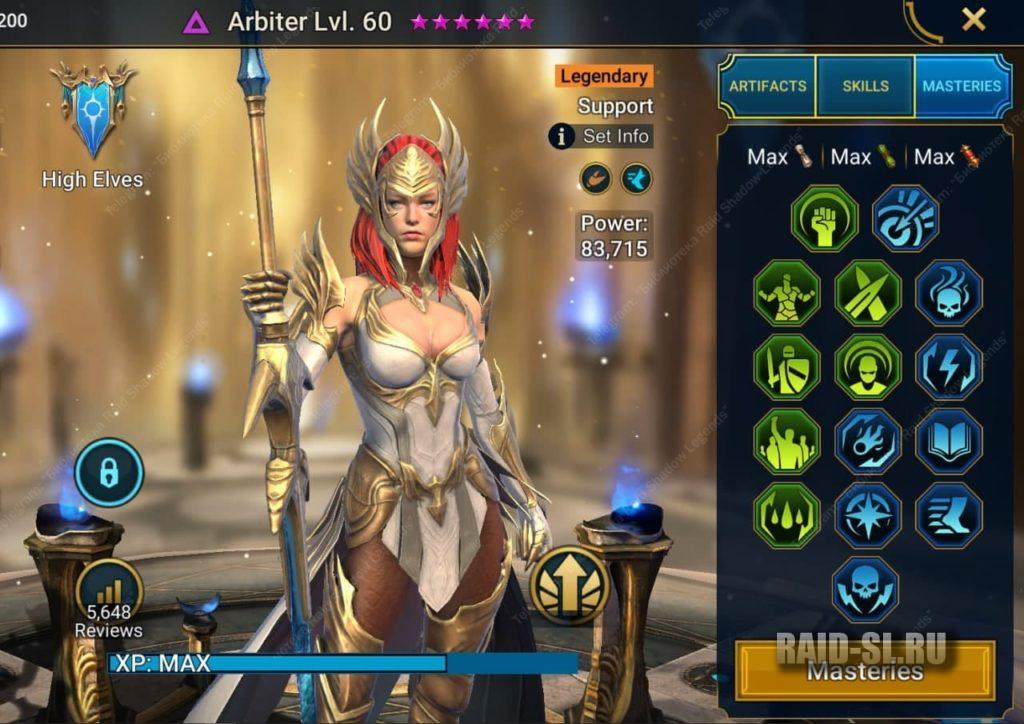Select the blue winged boot mastery

[948, 515]
